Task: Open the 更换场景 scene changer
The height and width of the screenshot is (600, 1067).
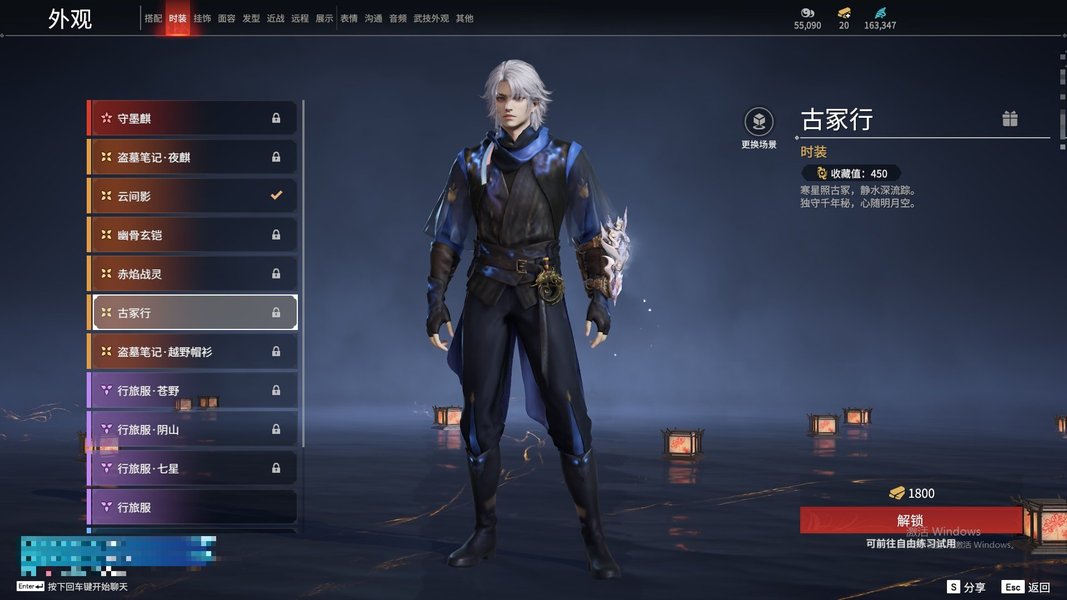Action: pos(759,123)
